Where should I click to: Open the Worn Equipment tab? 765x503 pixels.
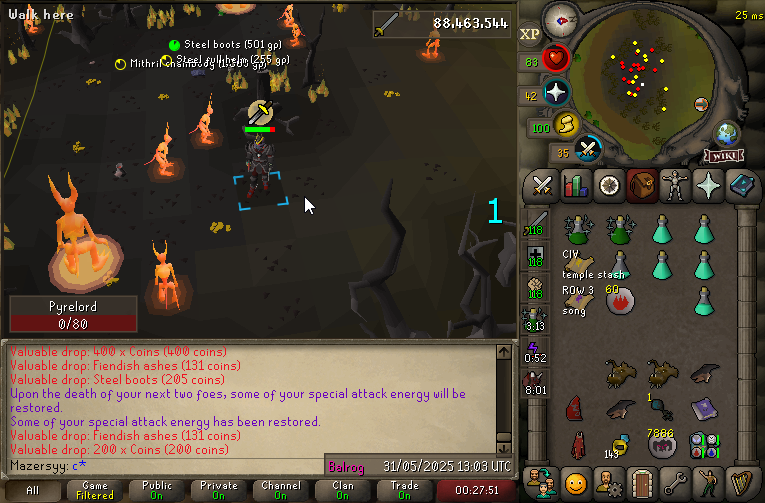674,185
